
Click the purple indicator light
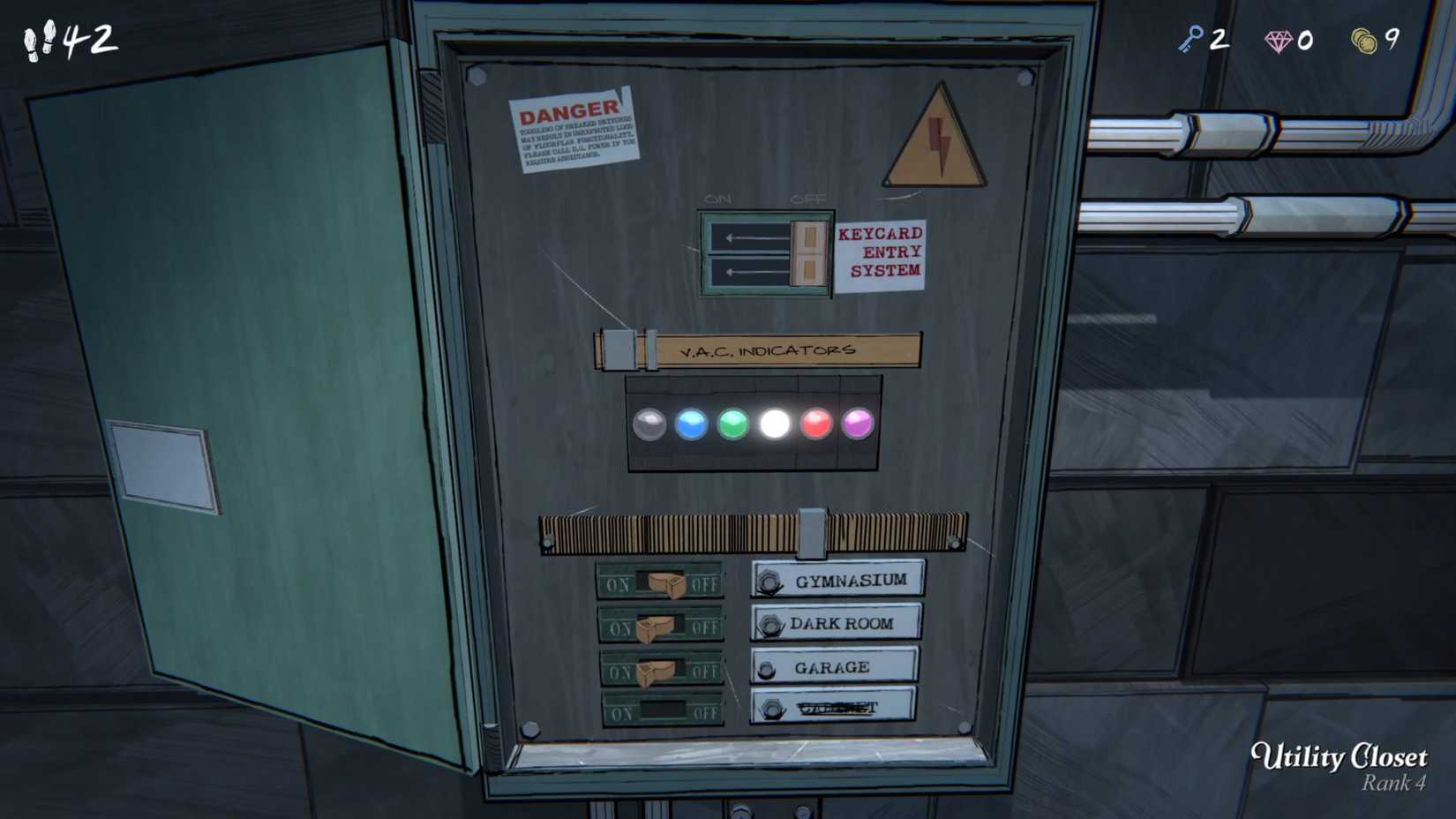[858, 424]
